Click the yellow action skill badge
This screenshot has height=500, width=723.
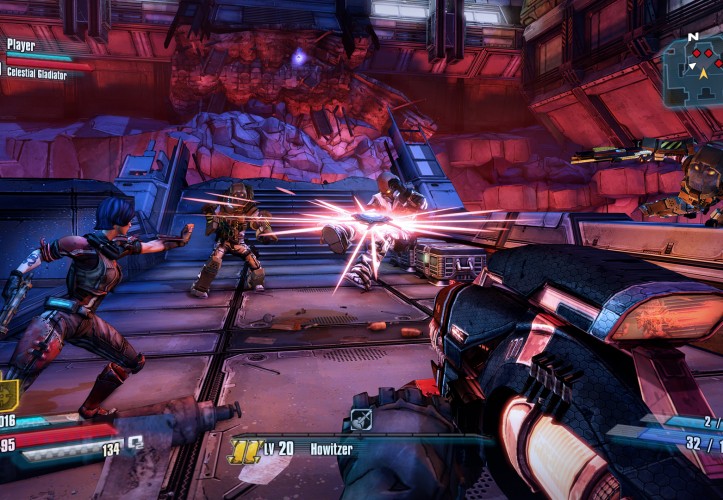(8, 394)
